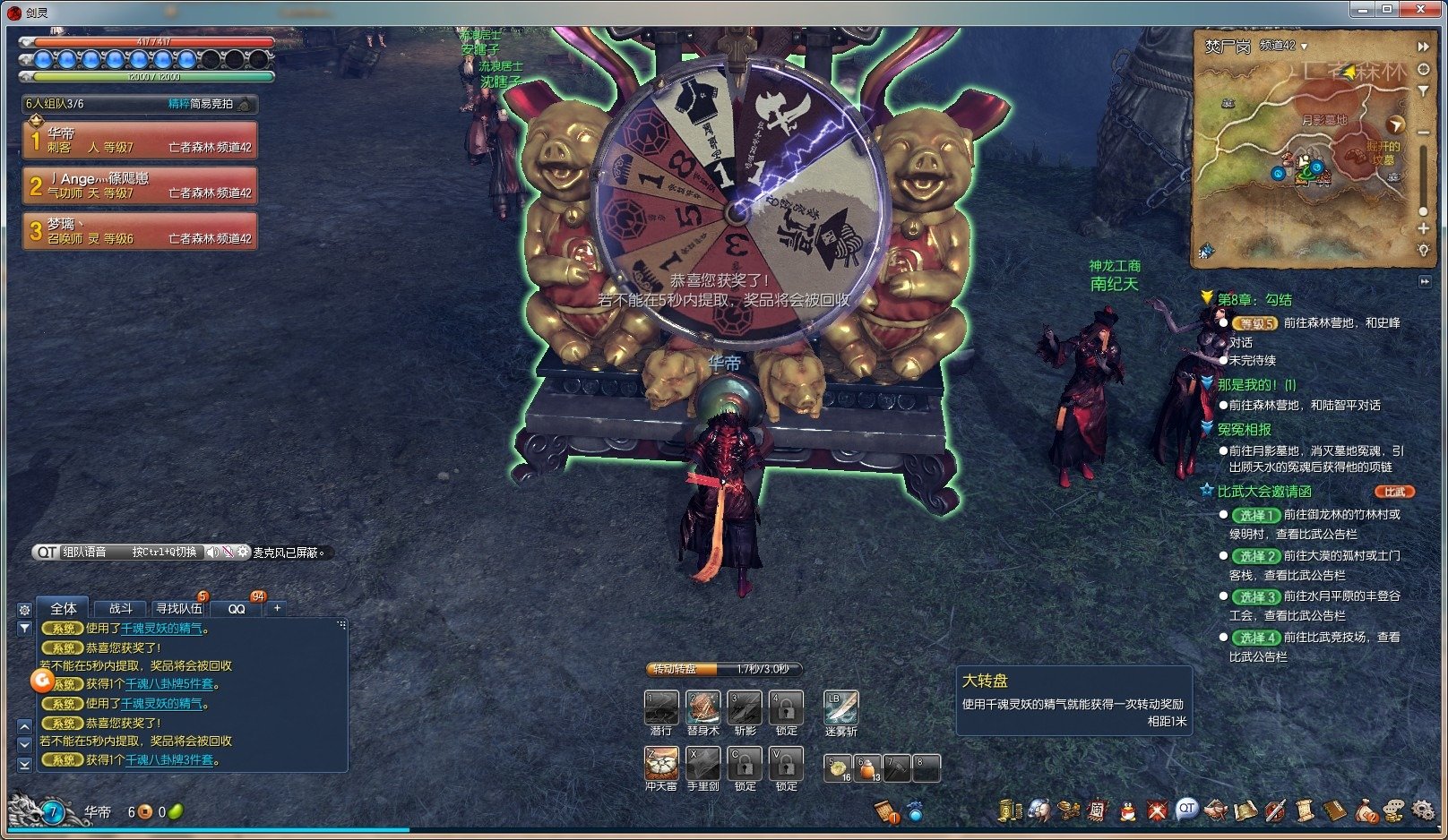Open the QQ penguin icon in menu bar
Screen dimensions: 1448x840
(1128, 811)
